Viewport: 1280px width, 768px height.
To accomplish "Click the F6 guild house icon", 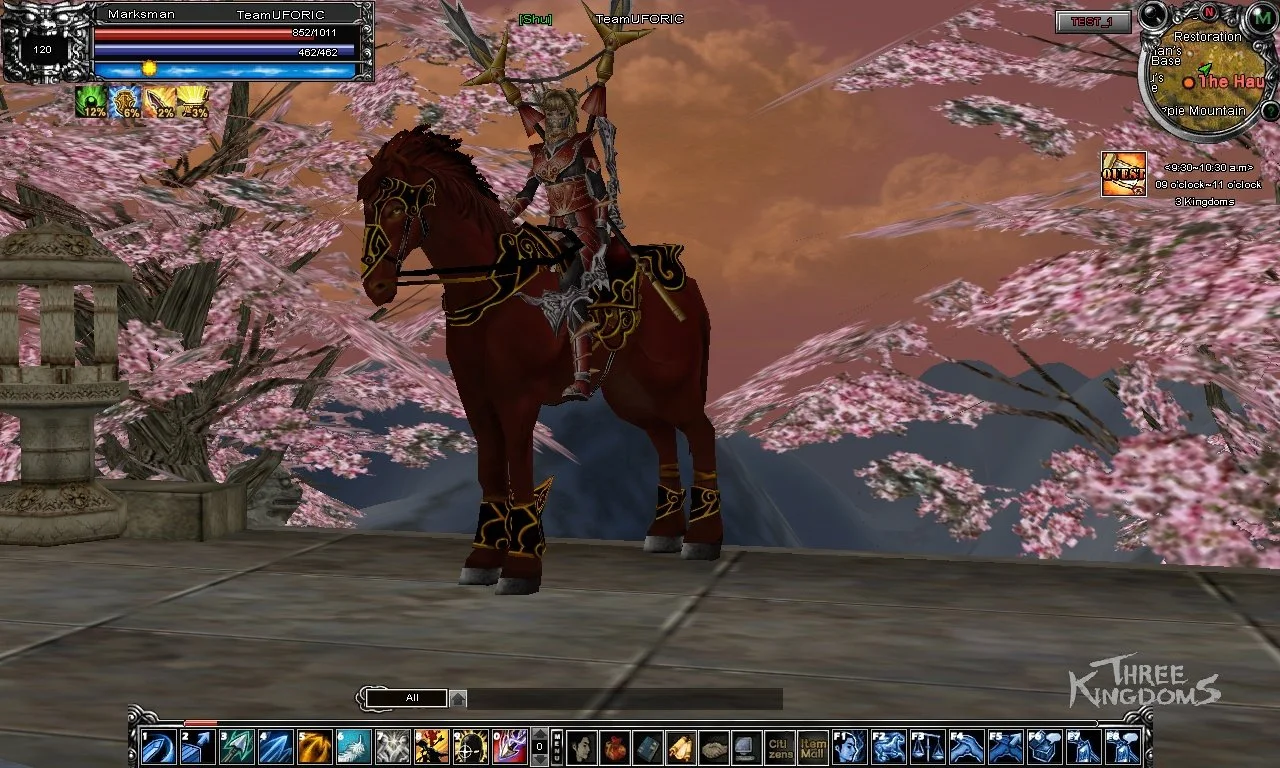I will 1045,748.
